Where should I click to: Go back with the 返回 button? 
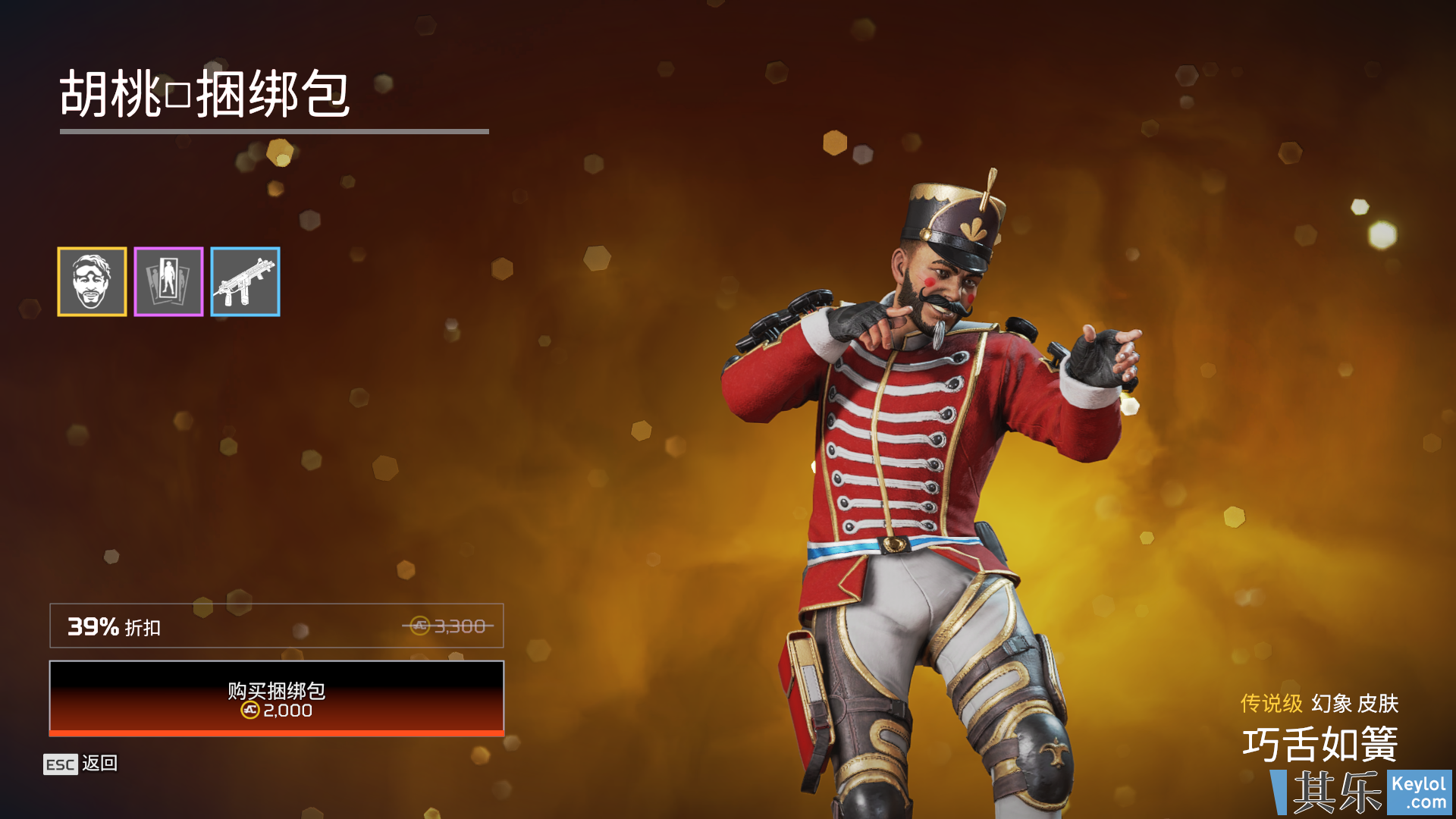click(x=81, y=764)
